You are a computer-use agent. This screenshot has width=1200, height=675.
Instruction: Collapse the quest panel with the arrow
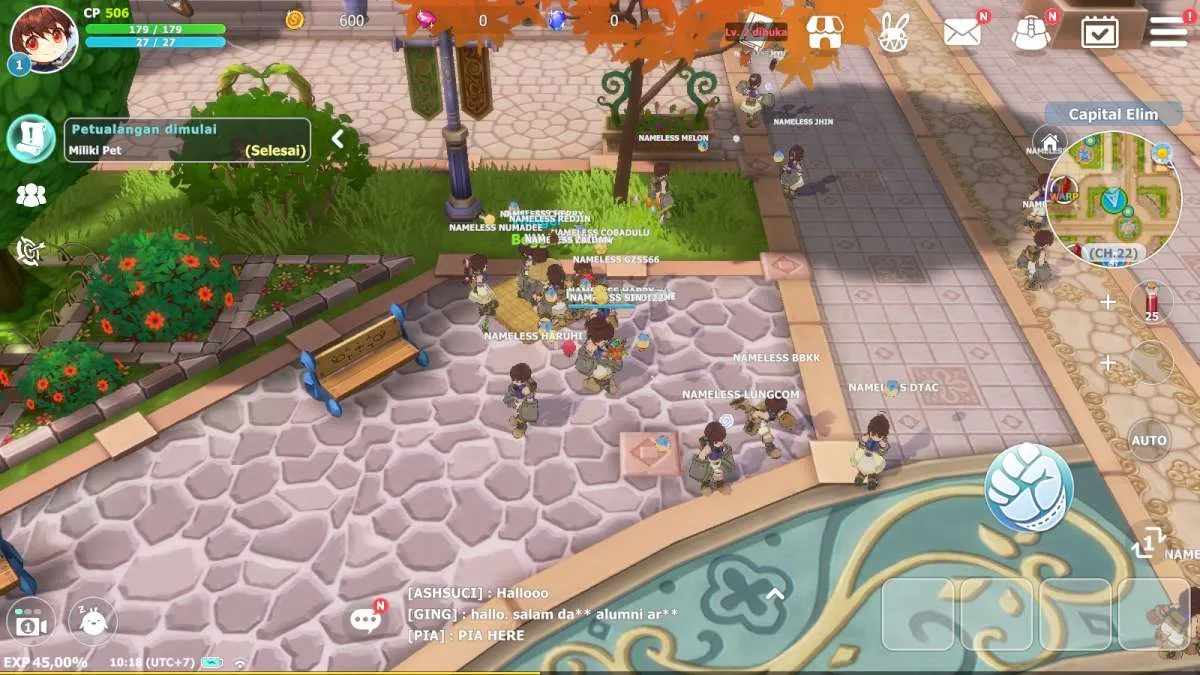tap(338, 139)
